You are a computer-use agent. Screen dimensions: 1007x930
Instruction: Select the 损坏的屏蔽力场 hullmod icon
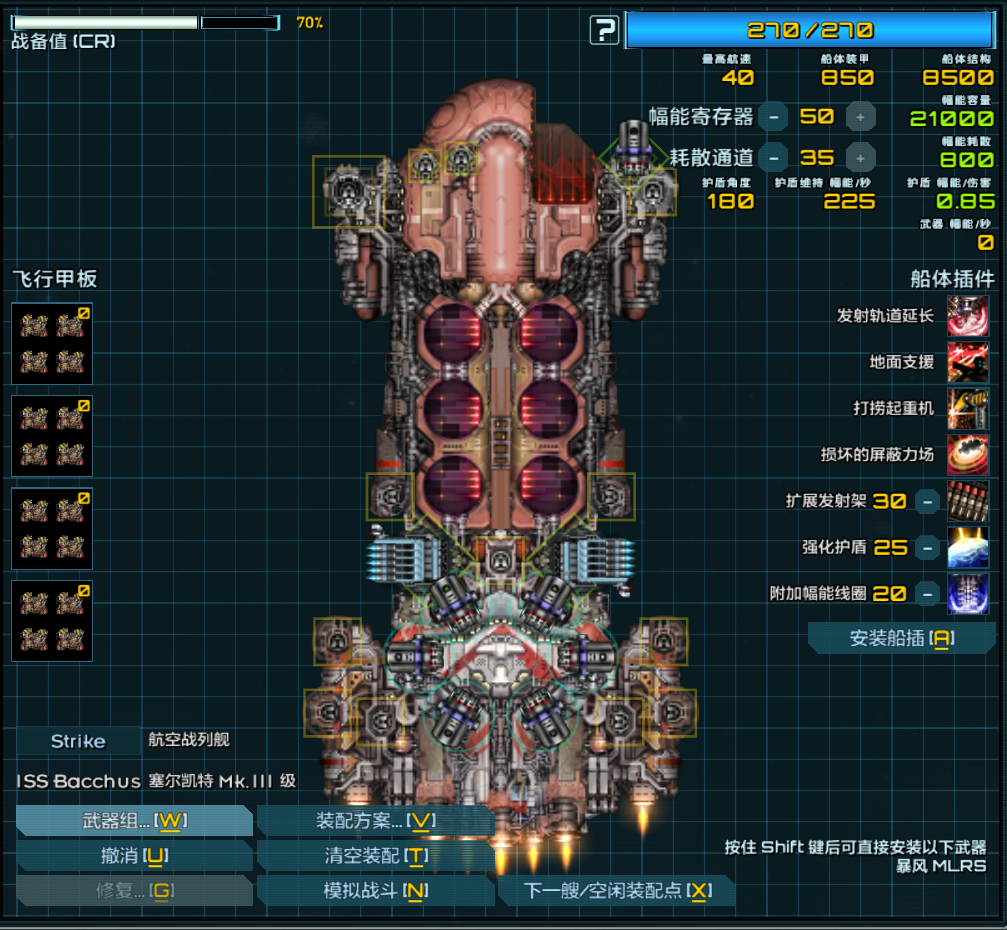click(968, 454)
